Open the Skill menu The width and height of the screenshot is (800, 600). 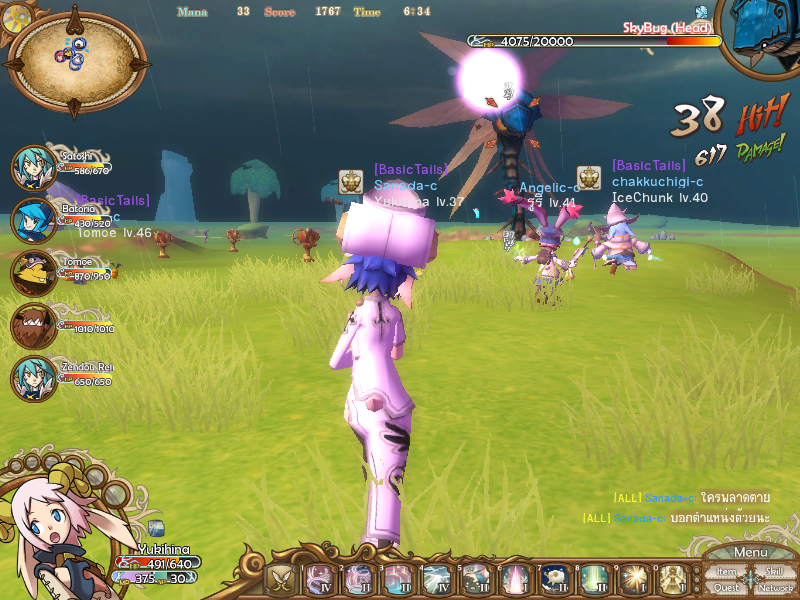pos(774,572)
